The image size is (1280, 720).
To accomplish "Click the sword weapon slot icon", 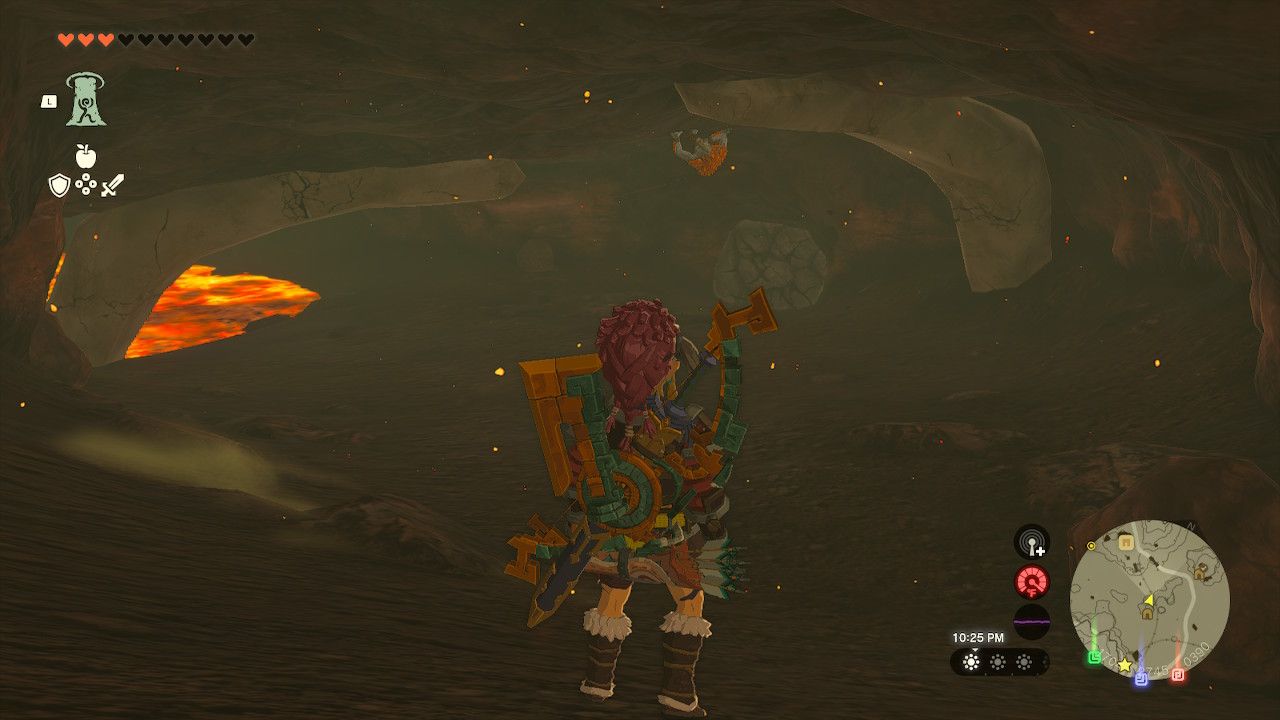I will (x=112, y=183).
